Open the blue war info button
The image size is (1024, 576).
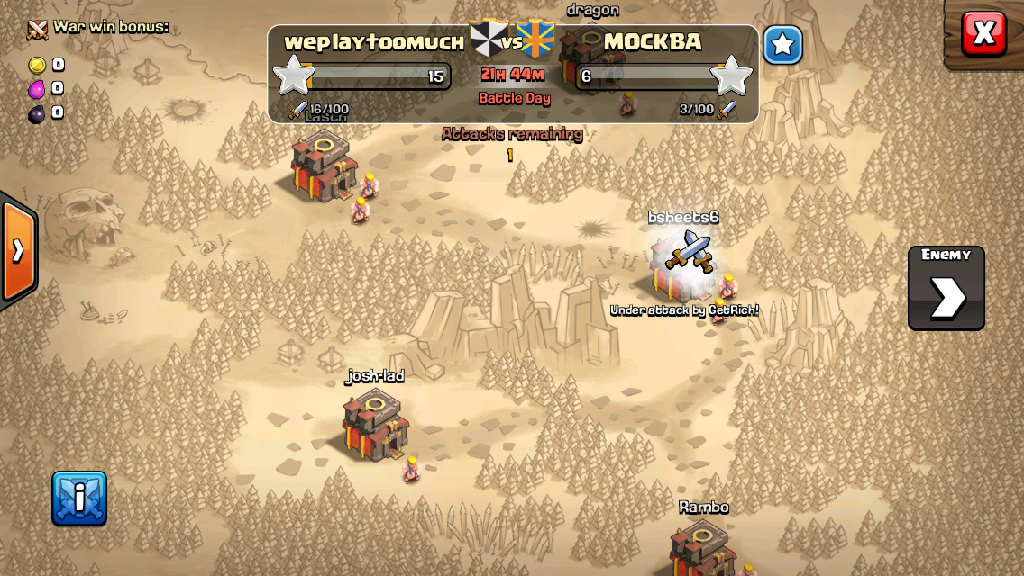(x=79, y=498)
